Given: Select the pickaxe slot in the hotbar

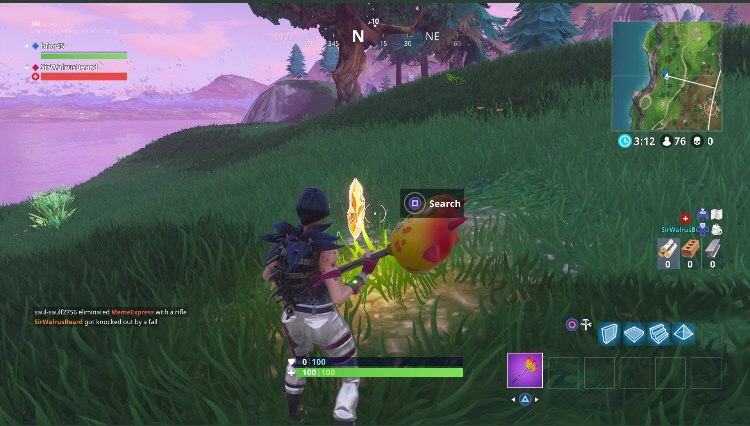Looking at the screenshot, I should 525,371.
